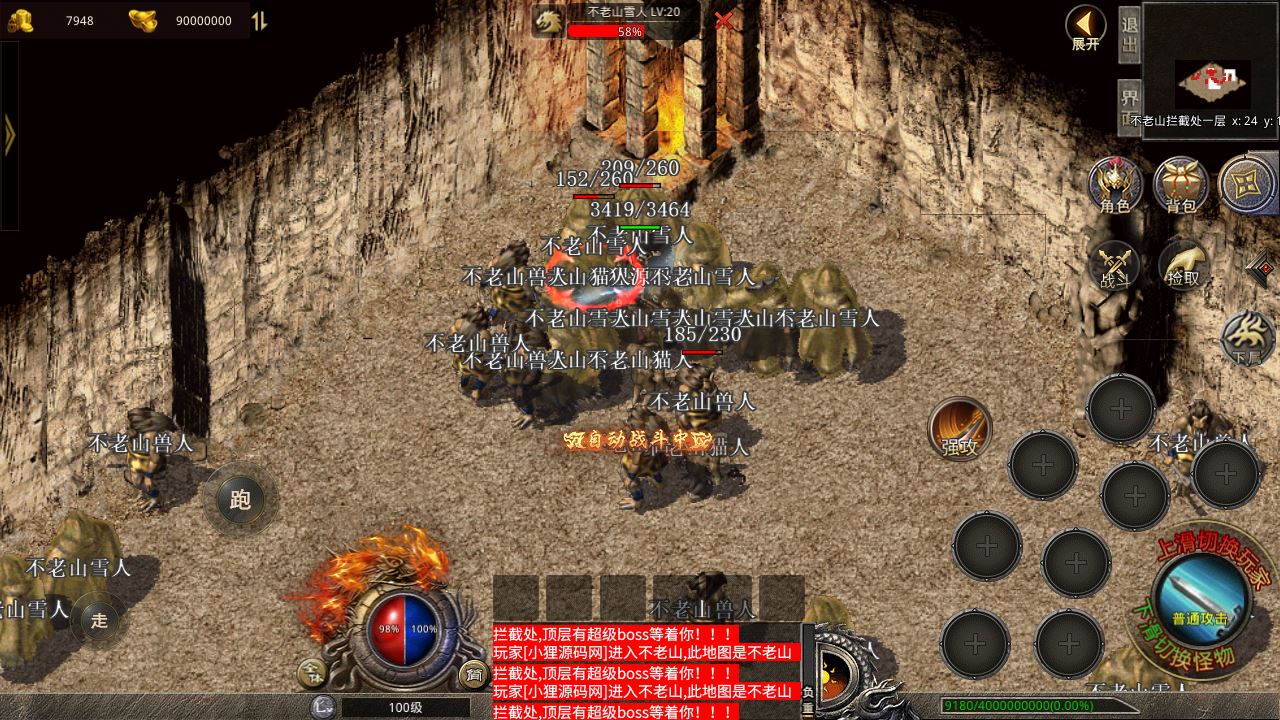Open the left edge side panel arrow
The width and height of the screenshot is (1280, 720).
coord(9,135)
